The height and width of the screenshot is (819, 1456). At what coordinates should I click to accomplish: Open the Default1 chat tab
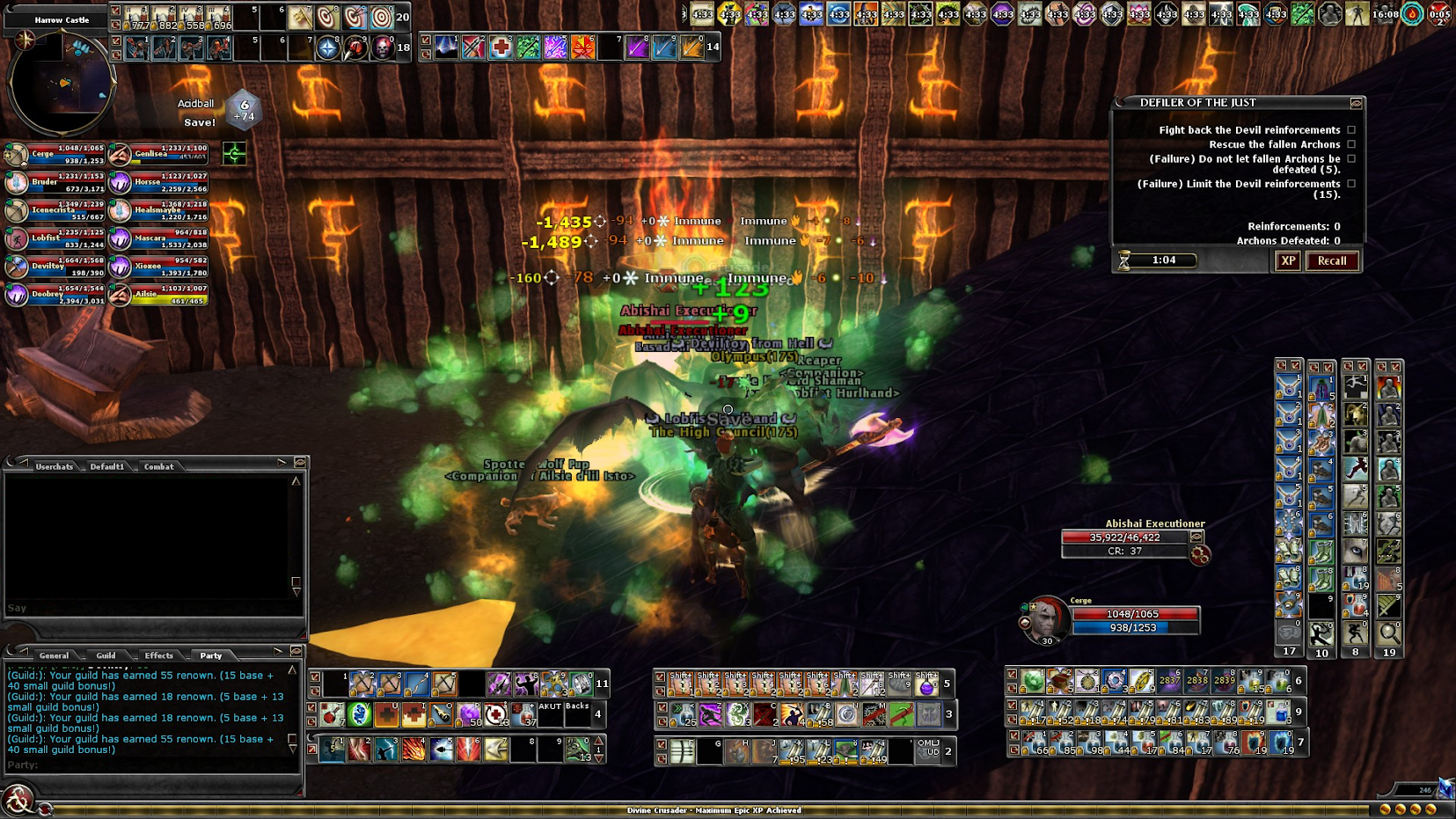click(x=106, y=466)
